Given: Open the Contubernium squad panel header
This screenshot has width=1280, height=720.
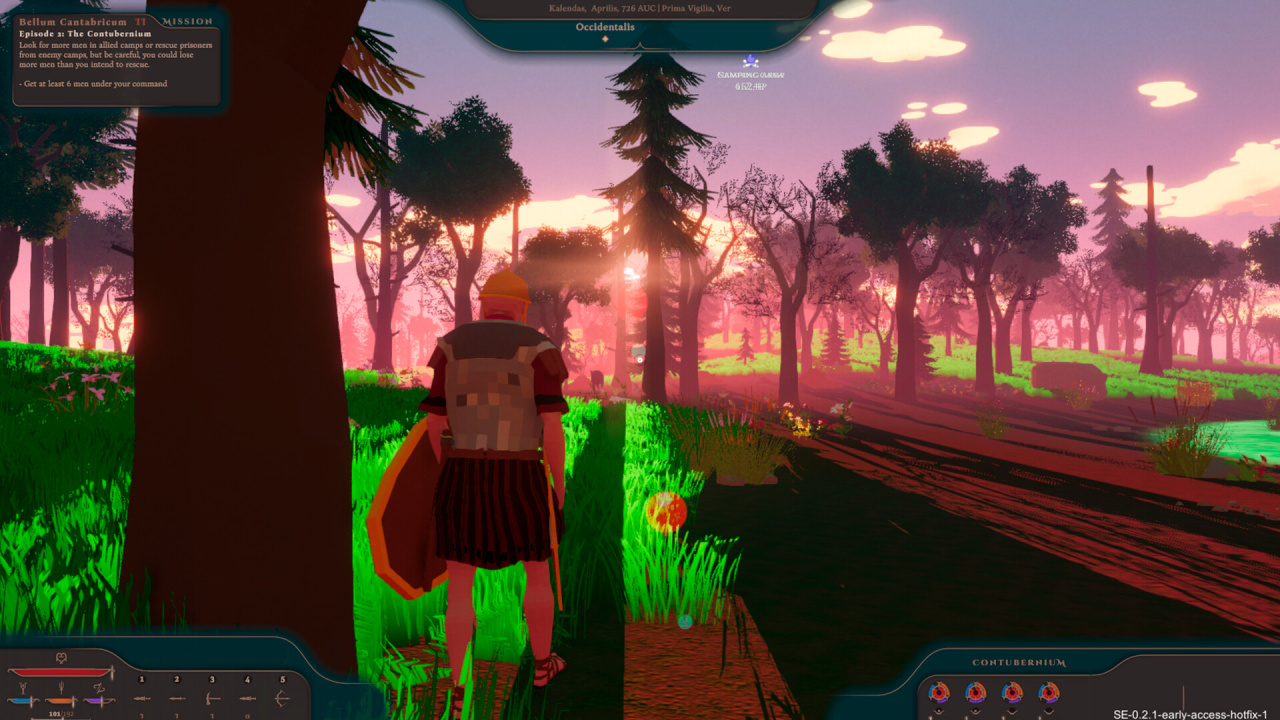Looking at the screenshot, I should tap(1019, 662).
